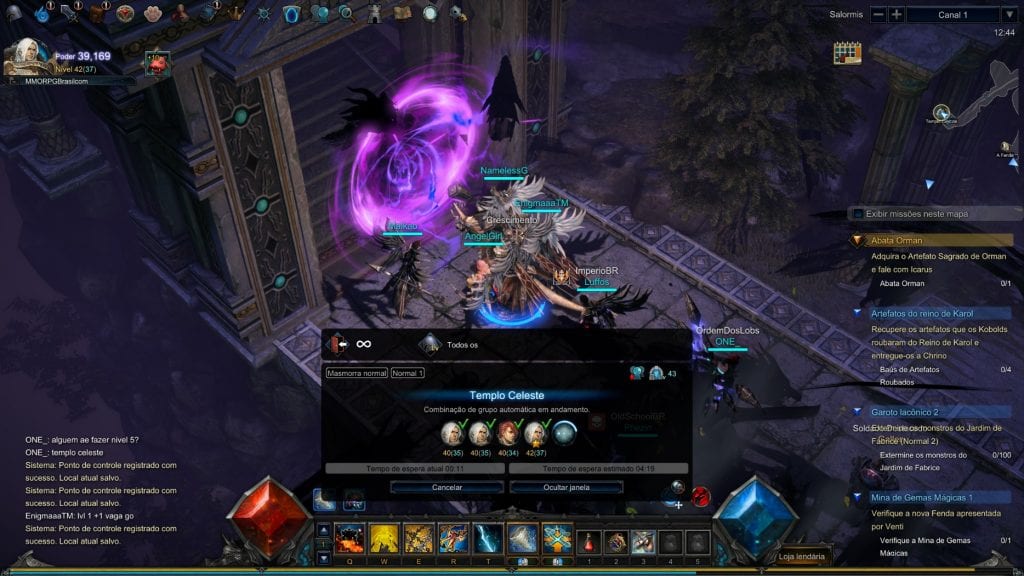Open the calendar events icon
1024x576 pixels.
(x=847, y=52)
